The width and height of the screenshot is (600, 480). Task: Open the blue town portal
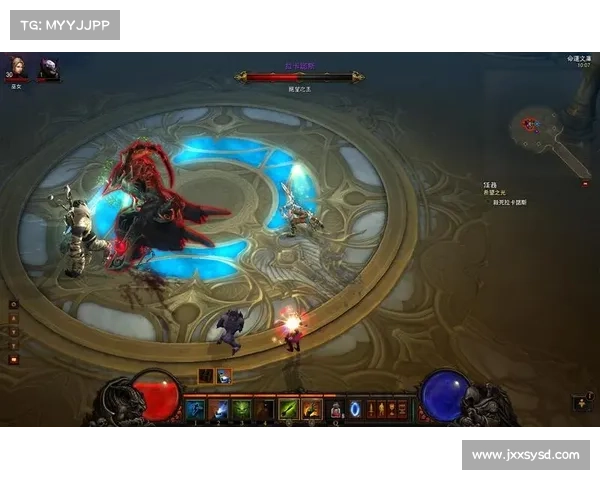pyautogui.click(x=355, y=409)
